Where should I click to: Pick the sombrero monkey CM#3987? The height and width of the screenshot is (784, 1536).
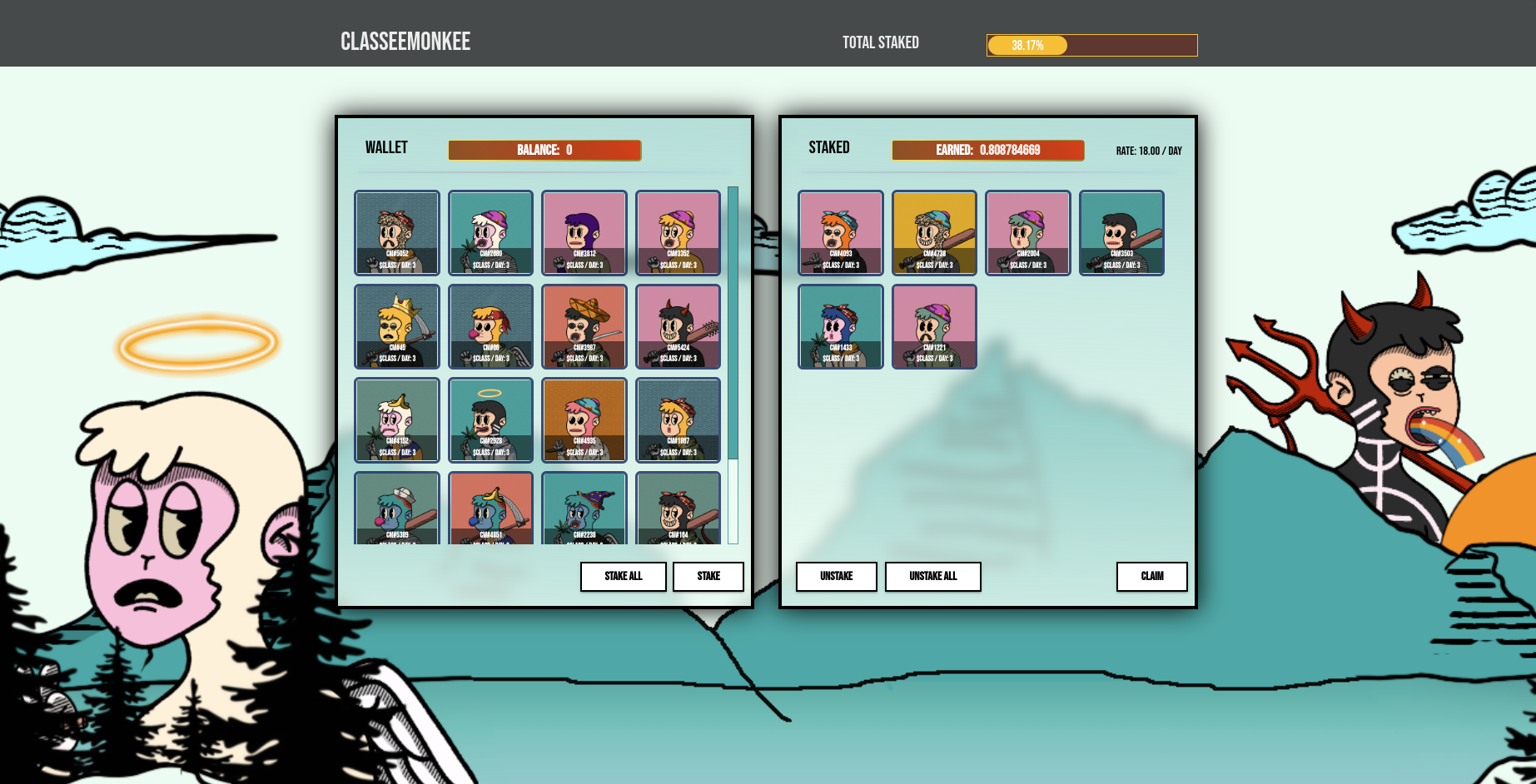pos(584,326)
